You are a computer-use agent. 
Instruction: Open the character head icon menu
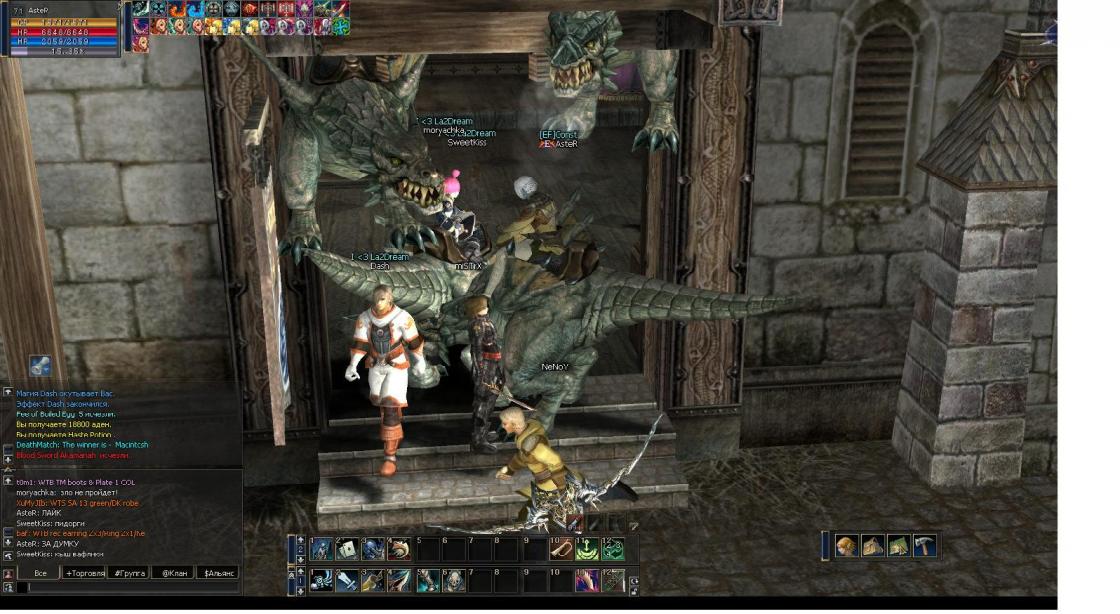coord(847,545)
